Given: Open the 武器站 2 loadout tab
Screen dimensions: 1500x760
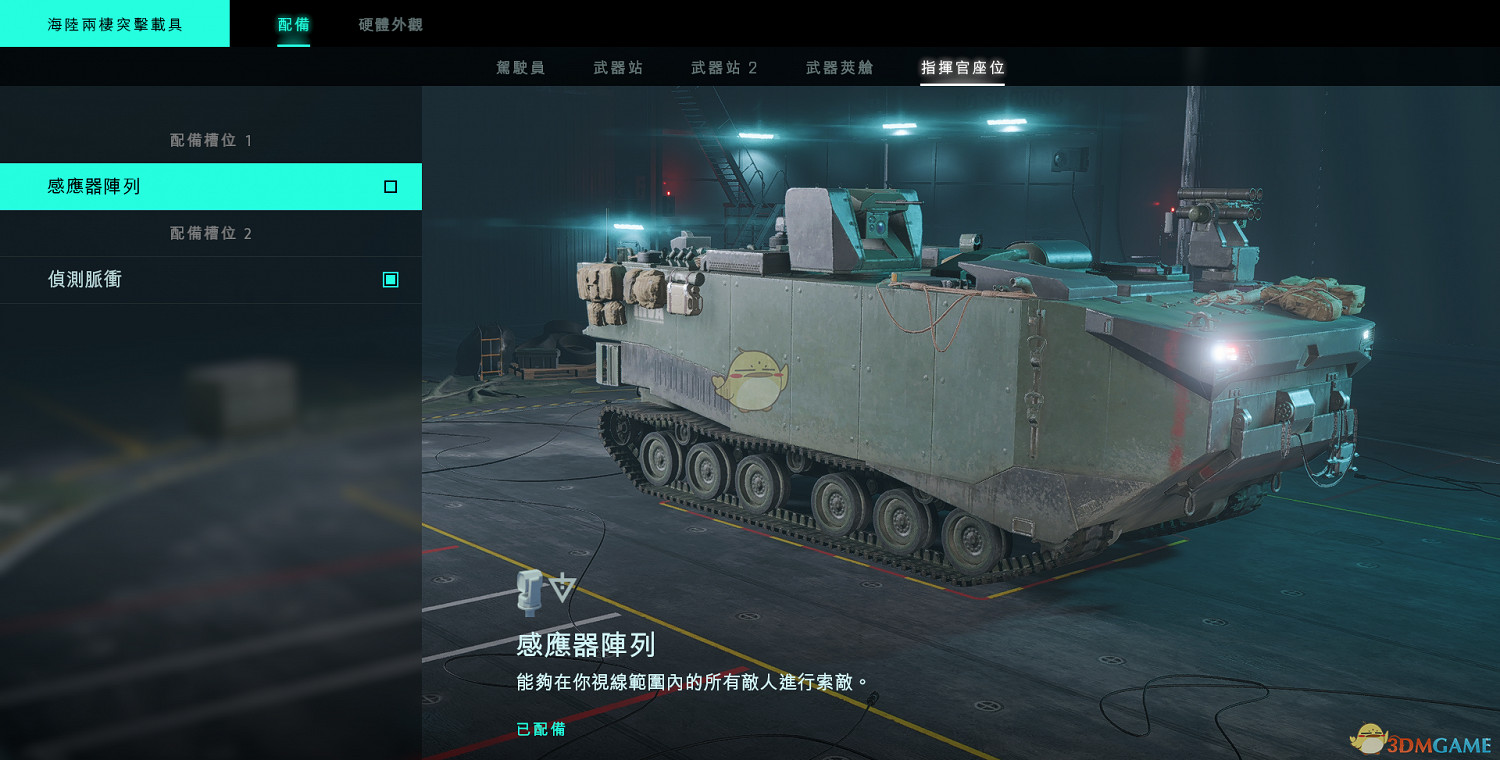Looking at the screenshot, I should coord(723,67).
